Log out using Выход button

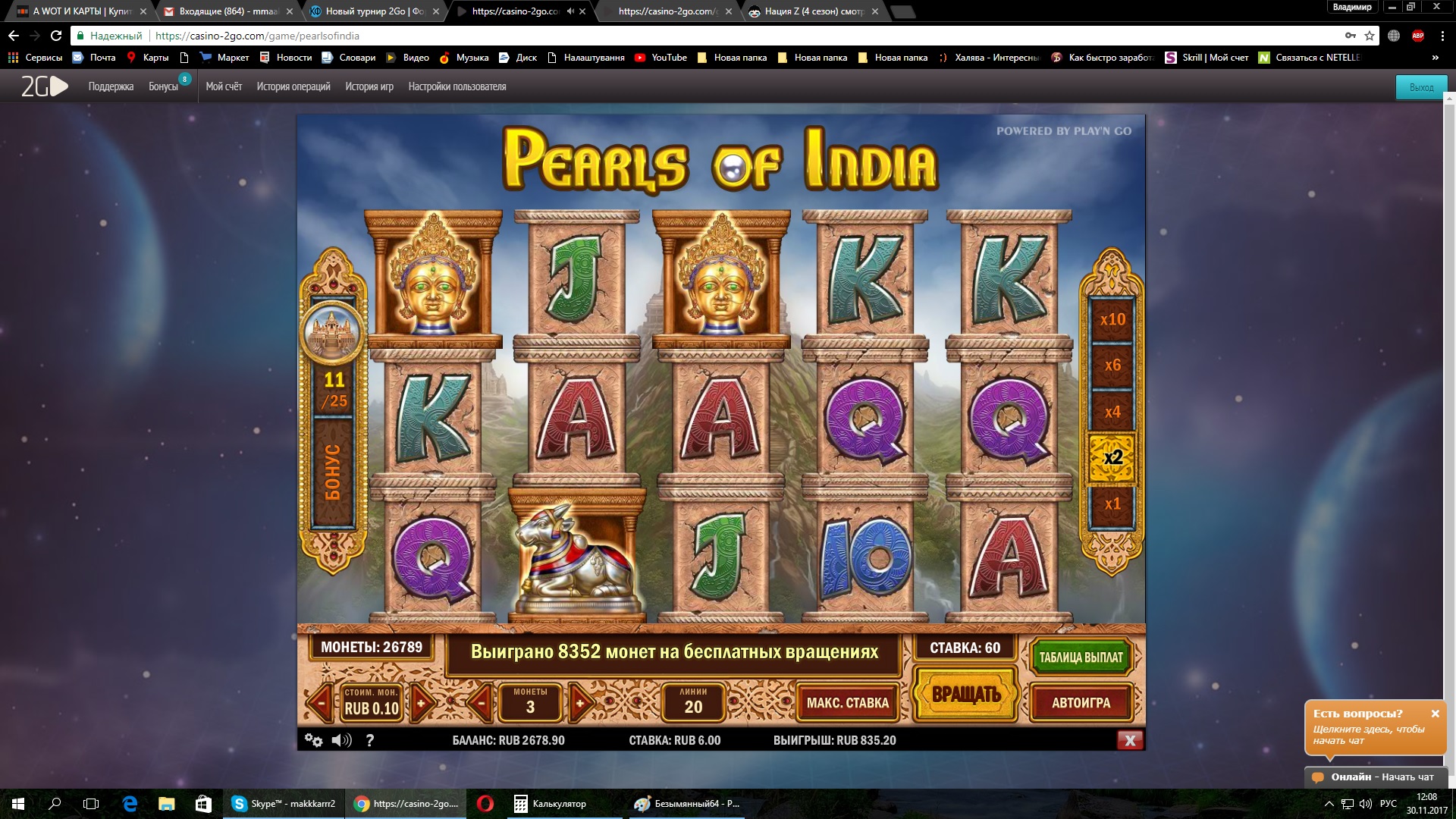pyautogui.click(x=1421, y=87)
